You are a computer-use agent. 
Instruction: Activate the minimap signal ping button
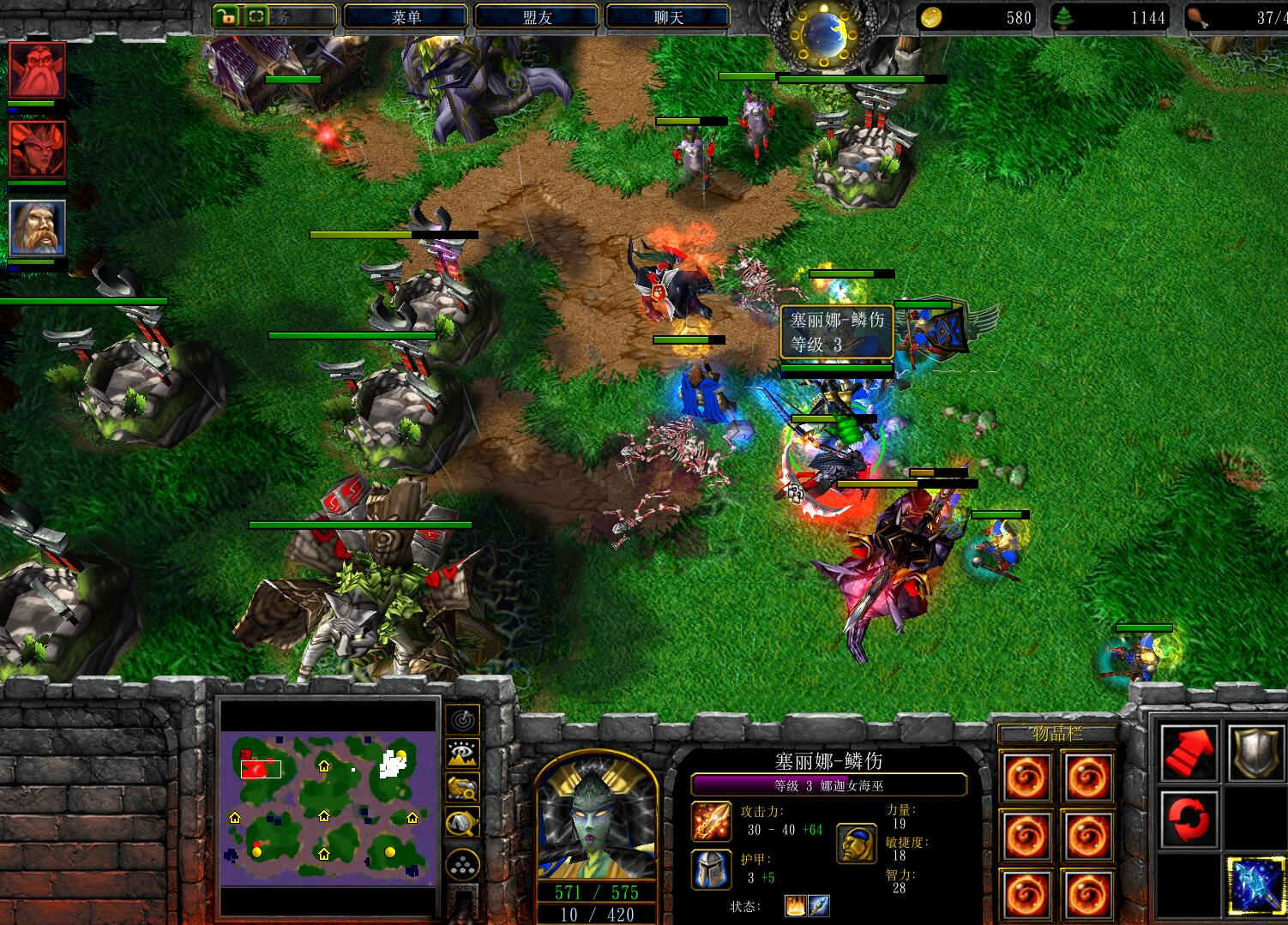pyautogui.click(x=463, y=720)
